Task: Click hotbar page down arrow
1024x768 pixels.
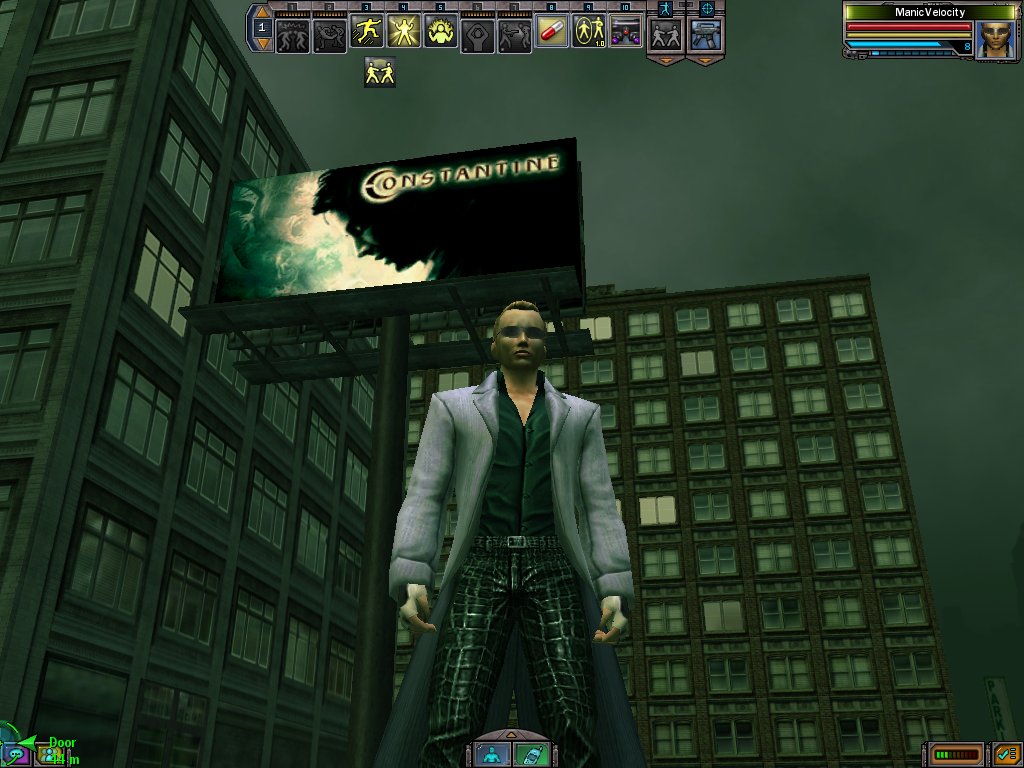Action: tap(262, 46)
